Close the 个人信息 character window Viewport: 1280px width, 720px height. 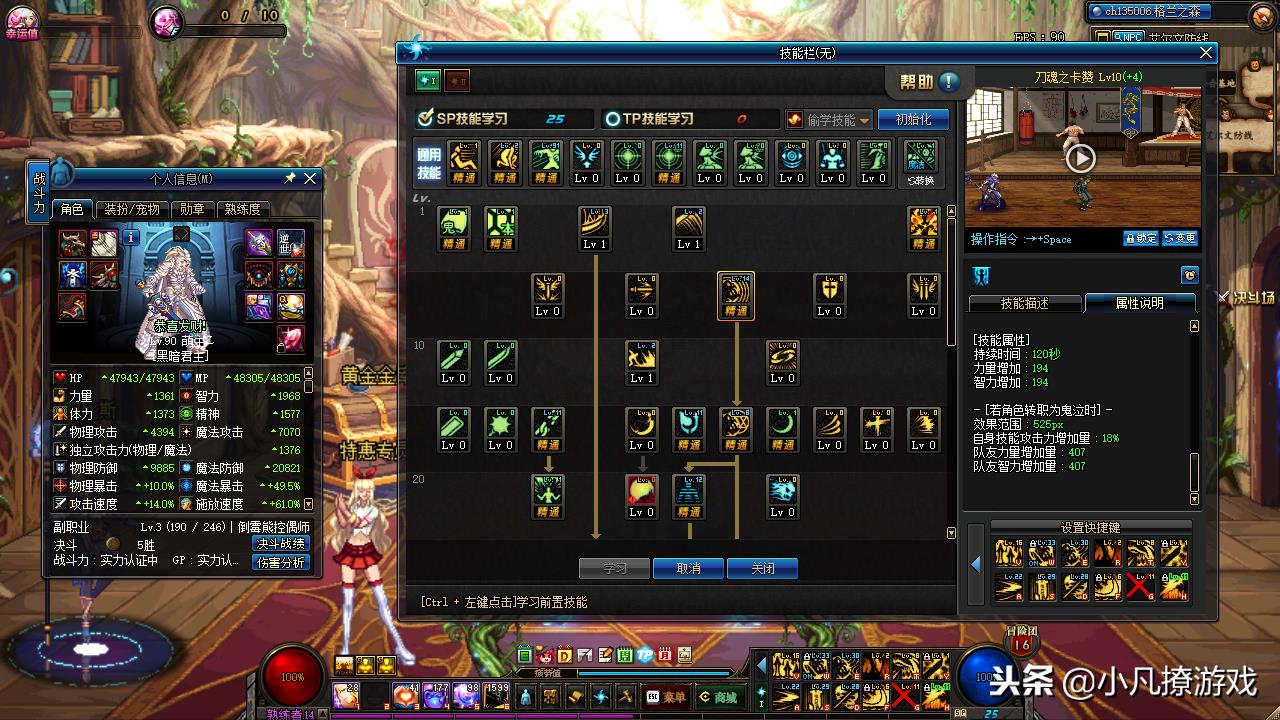310,178
